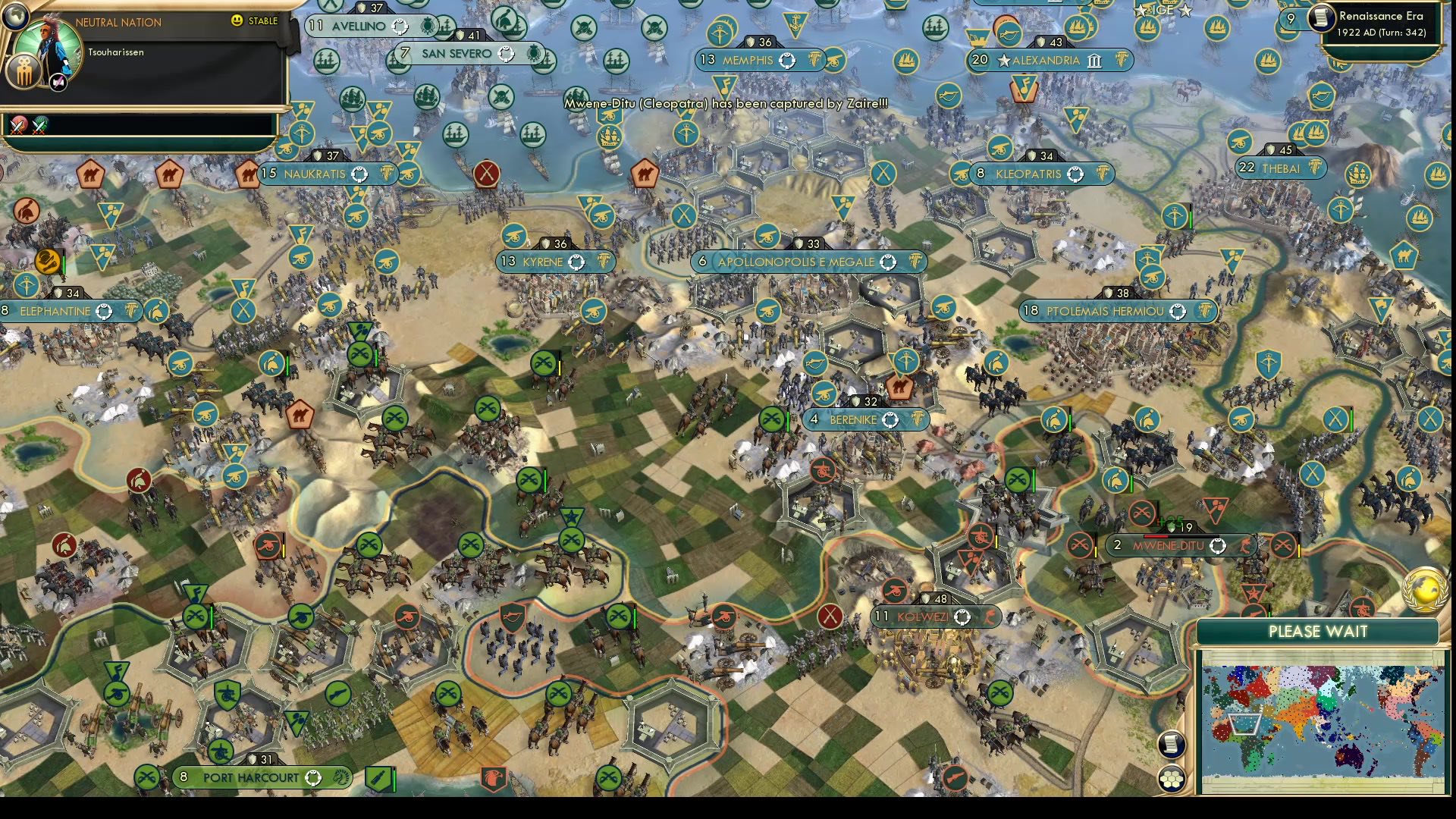
Task: Click the Thebai city name label
Action: 1283,168
